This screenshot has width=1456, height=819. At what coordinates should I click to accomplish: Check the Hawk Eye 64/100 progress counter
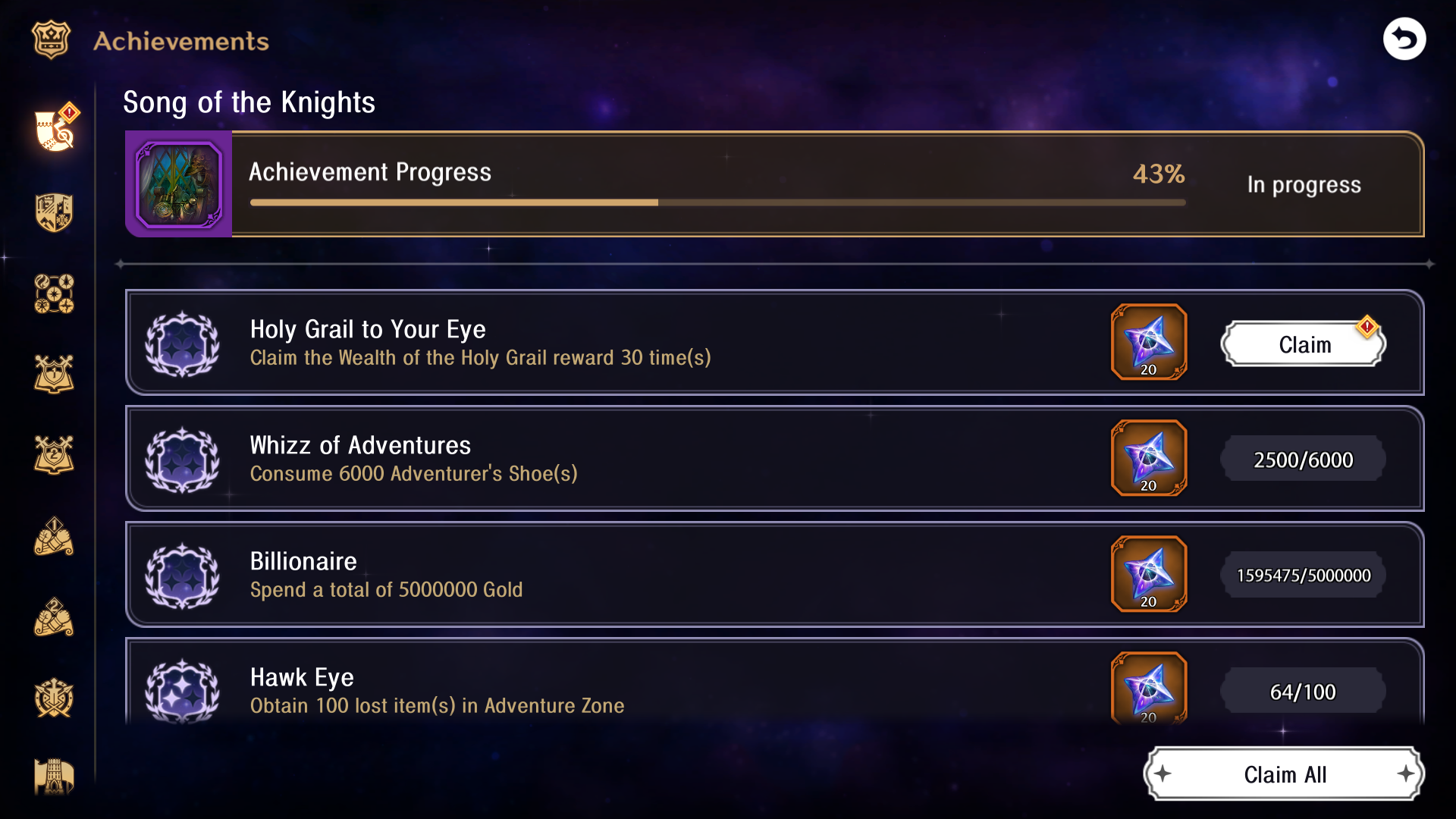tap(1302, 691)
